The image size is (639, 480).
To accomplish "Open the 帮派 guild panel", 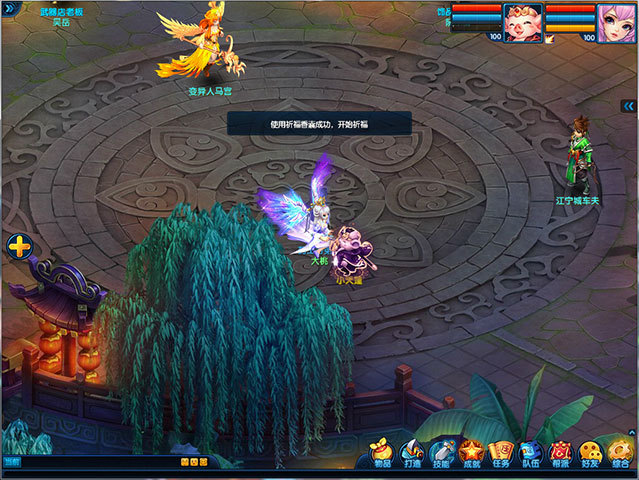I will (562, 454).
